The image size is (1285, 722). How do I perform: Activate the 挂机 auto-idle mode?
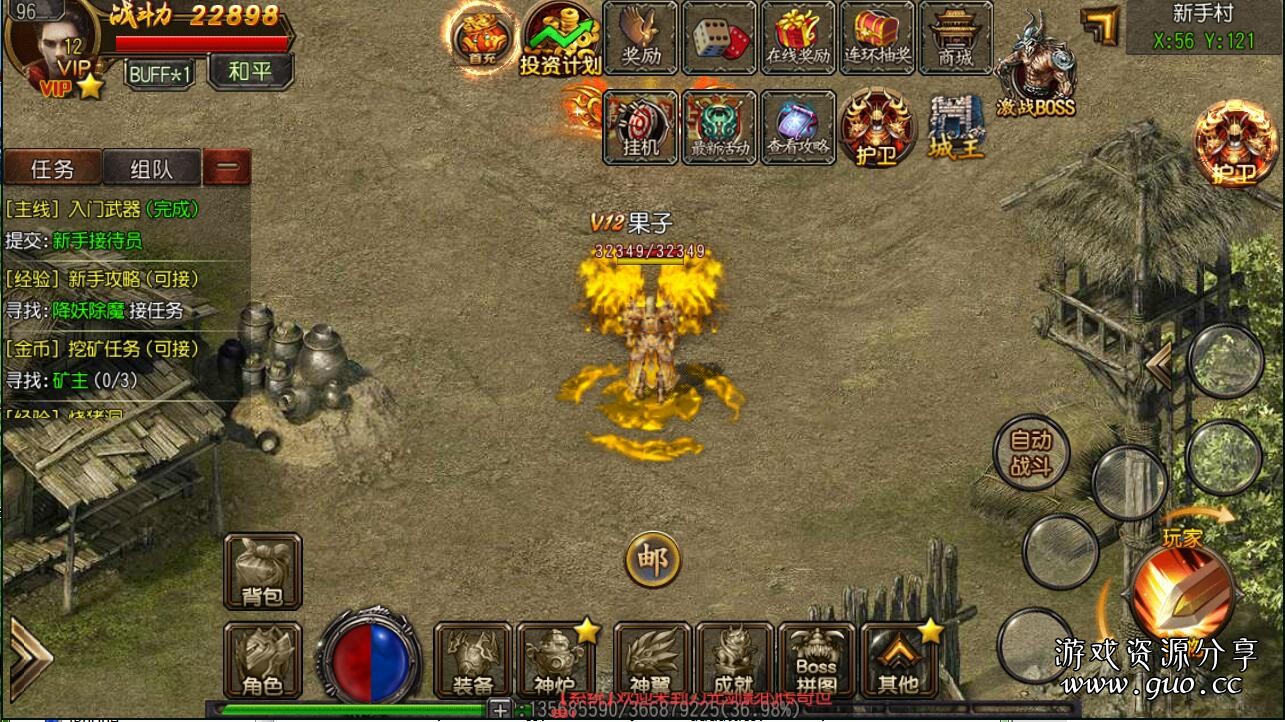tap(640, 127)
